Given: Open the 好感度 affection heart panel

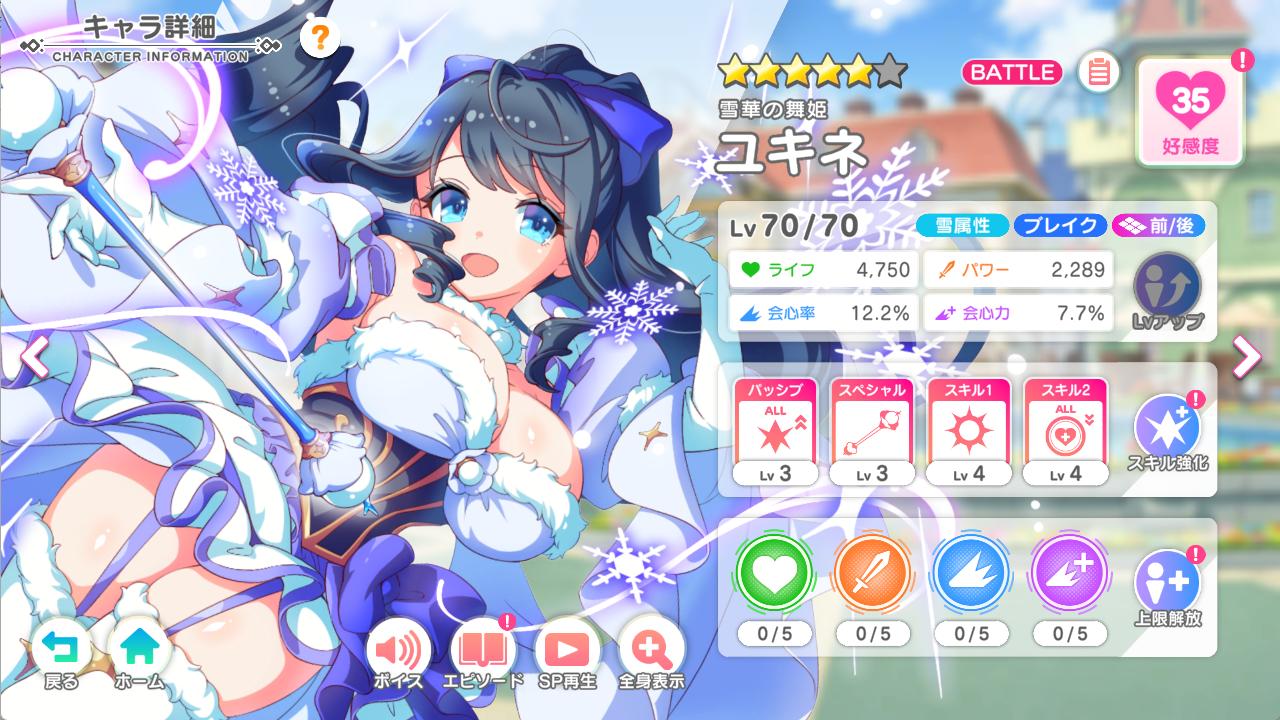Looking at the screenshot, I should pyautogui.click(x=1190, y=109).
